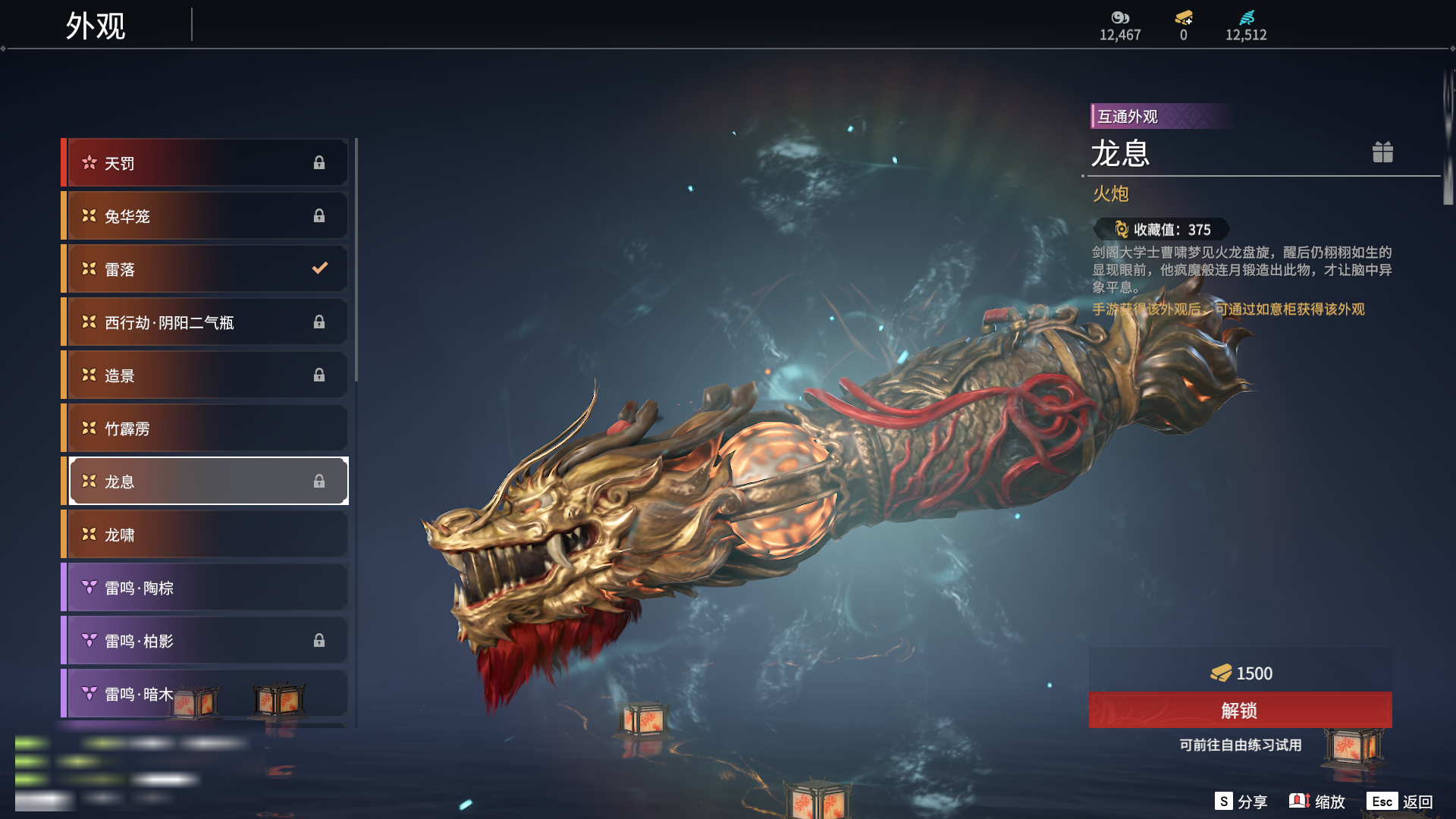
Task: Go back with the 返回 button
Action: tap(1400, 802)
